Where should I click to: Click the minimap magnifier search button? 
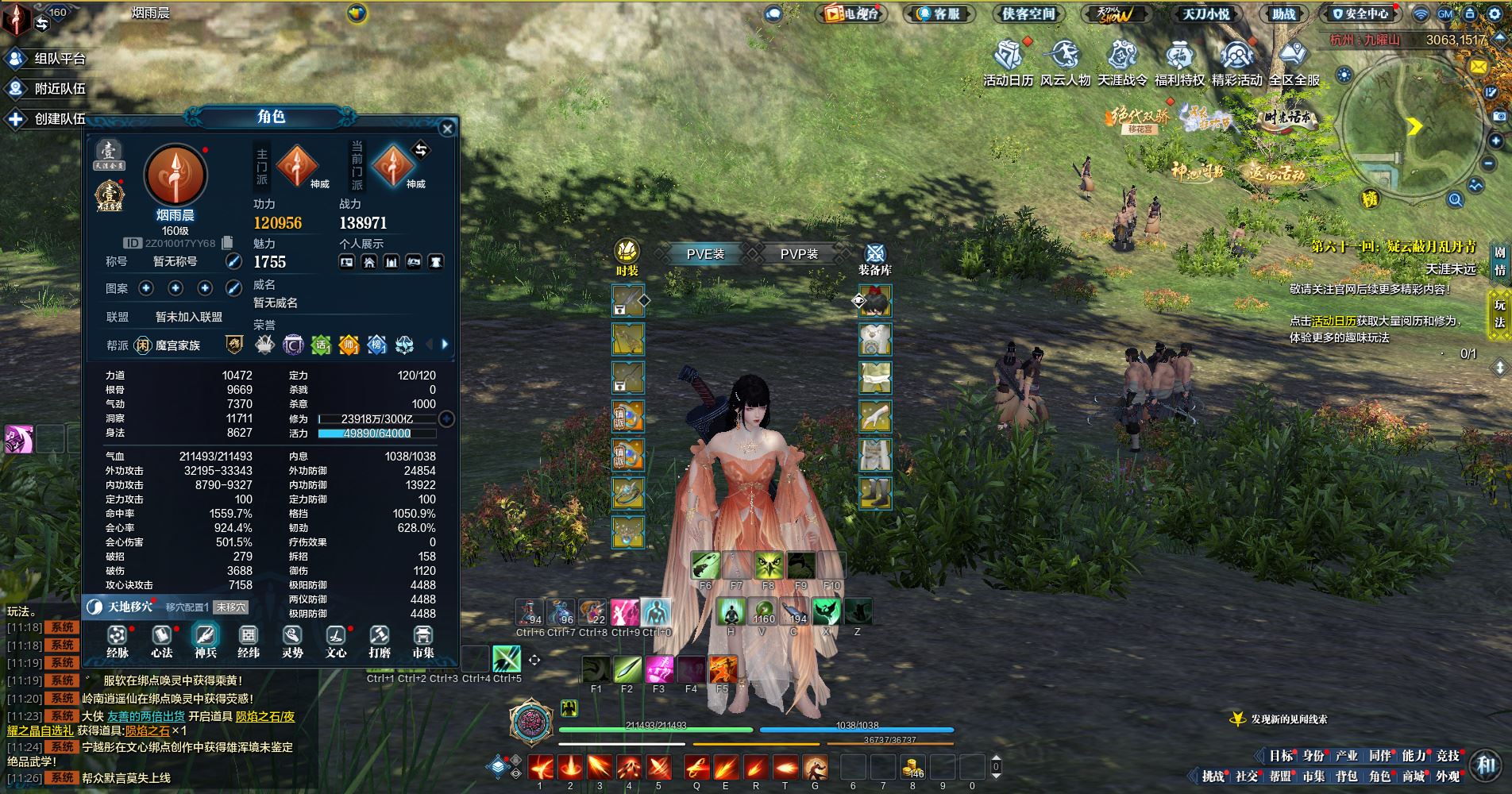pyautogui.click(x=1455, y=200)
